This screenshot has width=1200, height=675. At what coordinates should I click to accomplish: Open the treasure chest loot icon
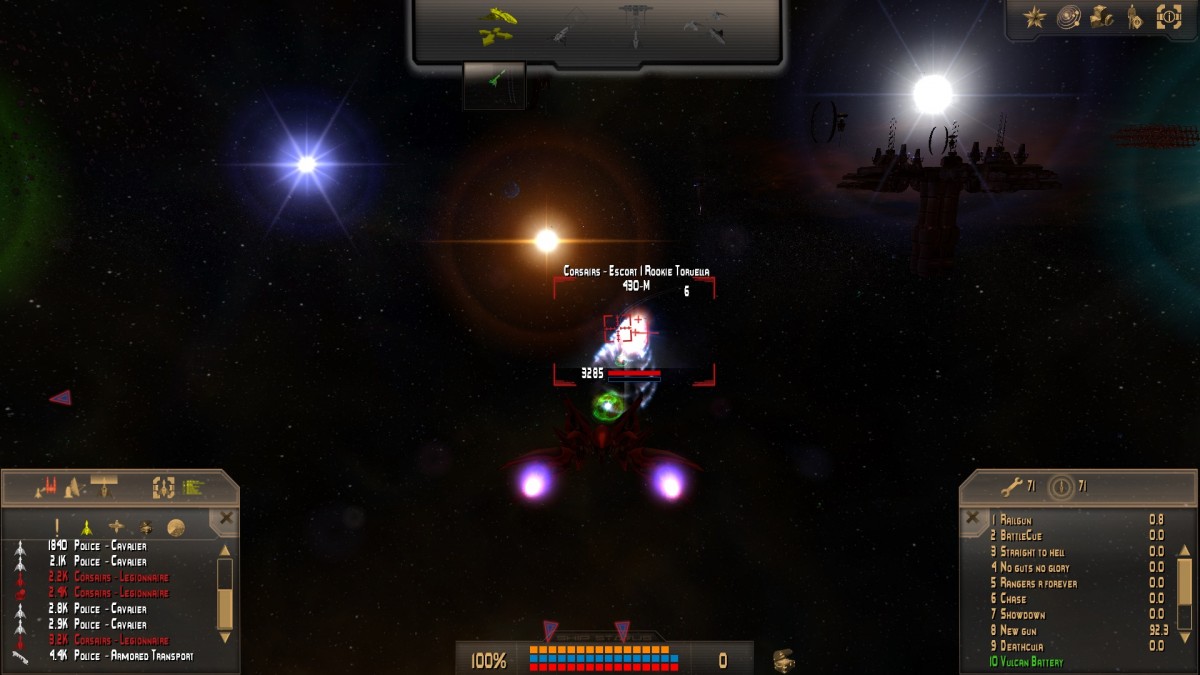point(783,660)
